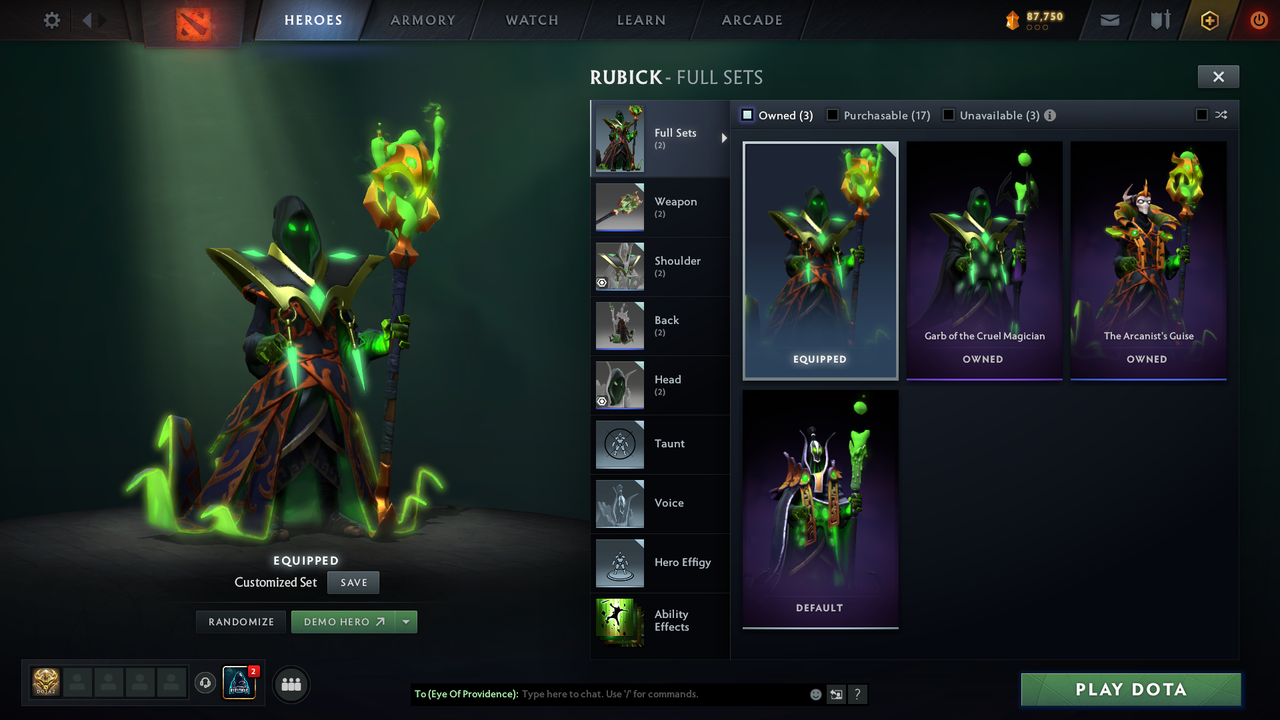Open the Weapon cosmetics category

tap(660, 207)
